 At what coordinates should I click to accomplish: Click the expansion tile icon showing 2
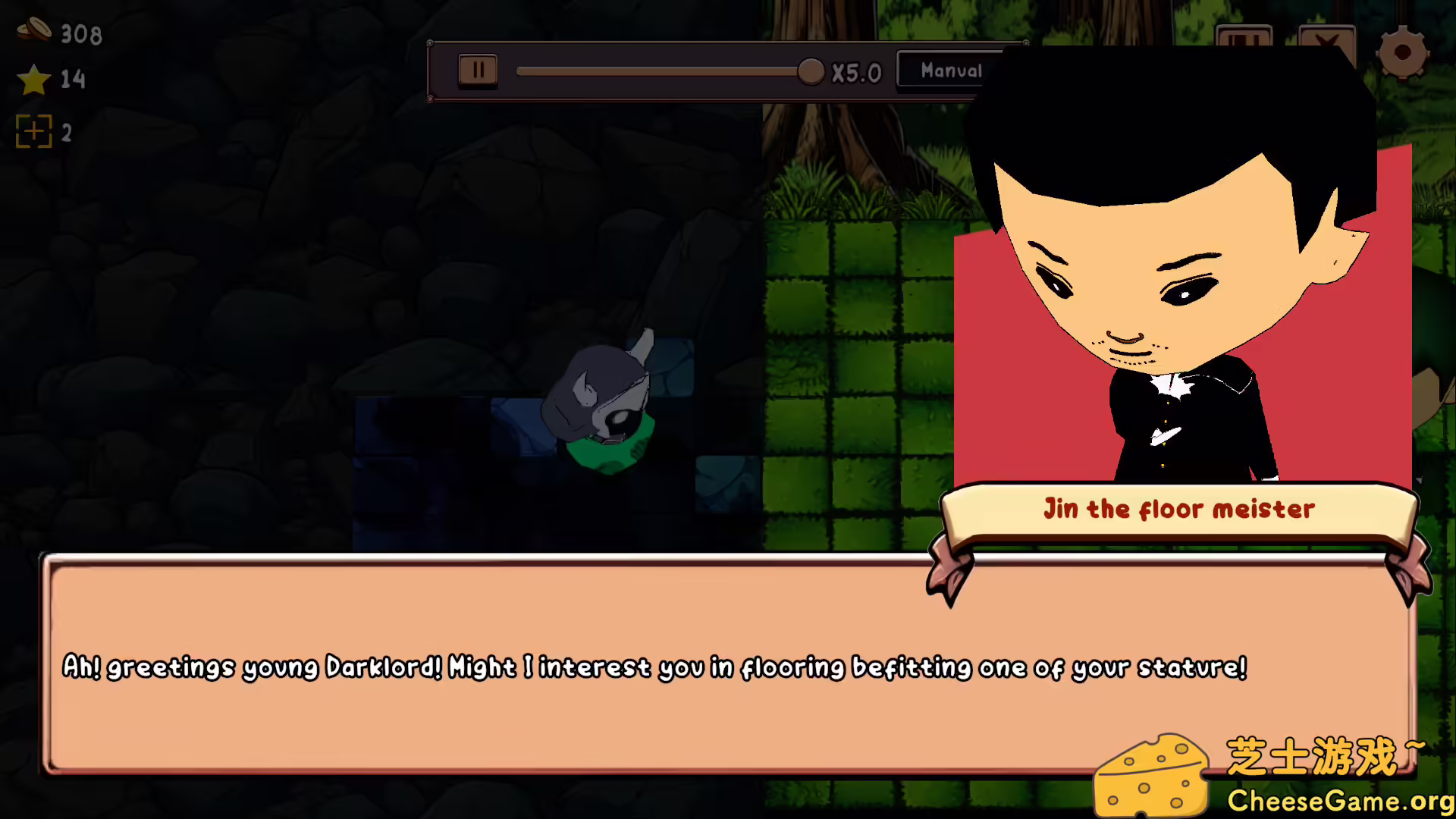34,131
